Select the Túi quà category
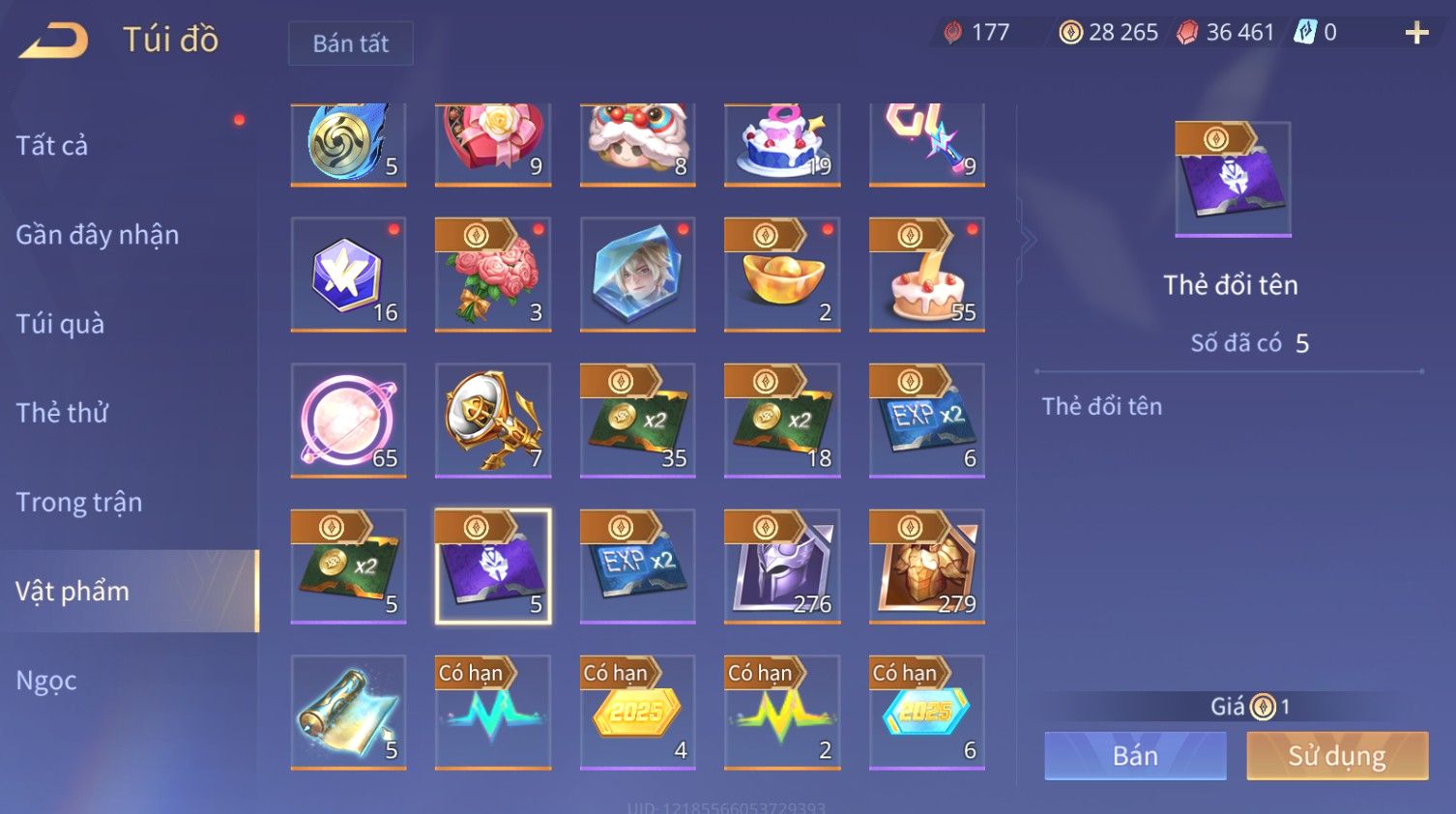Viewport: 1456px width, 814px height. tap(60, 324)
